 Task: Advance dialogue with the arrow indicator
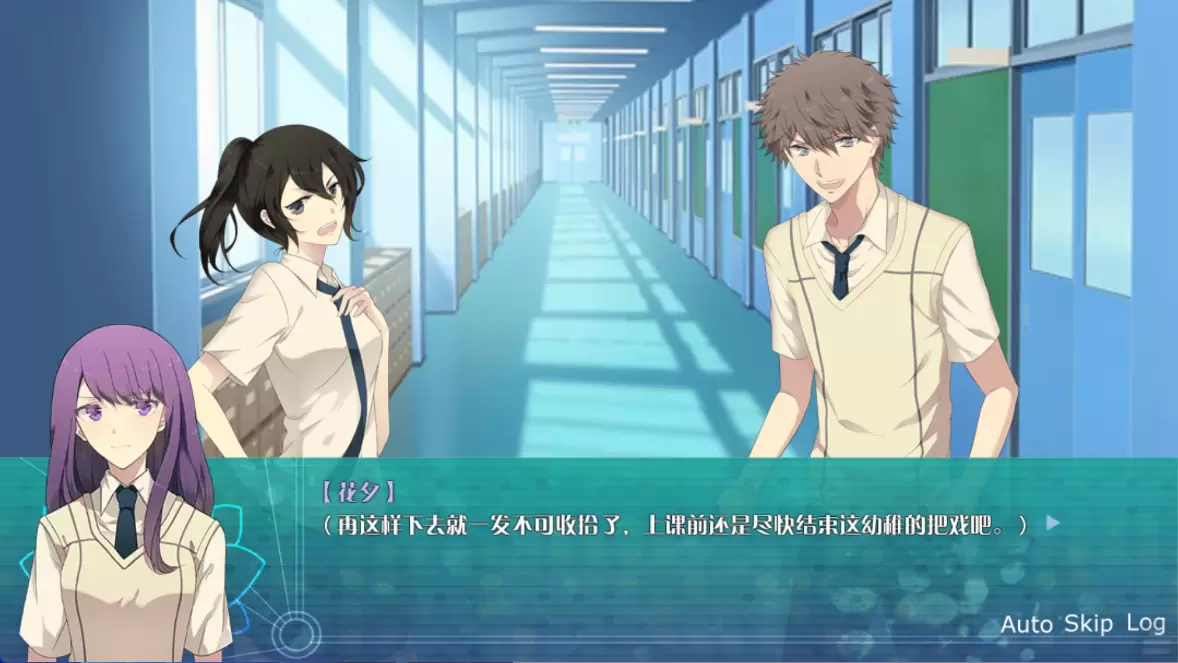pyautogui.click(x=1052, y=522)
